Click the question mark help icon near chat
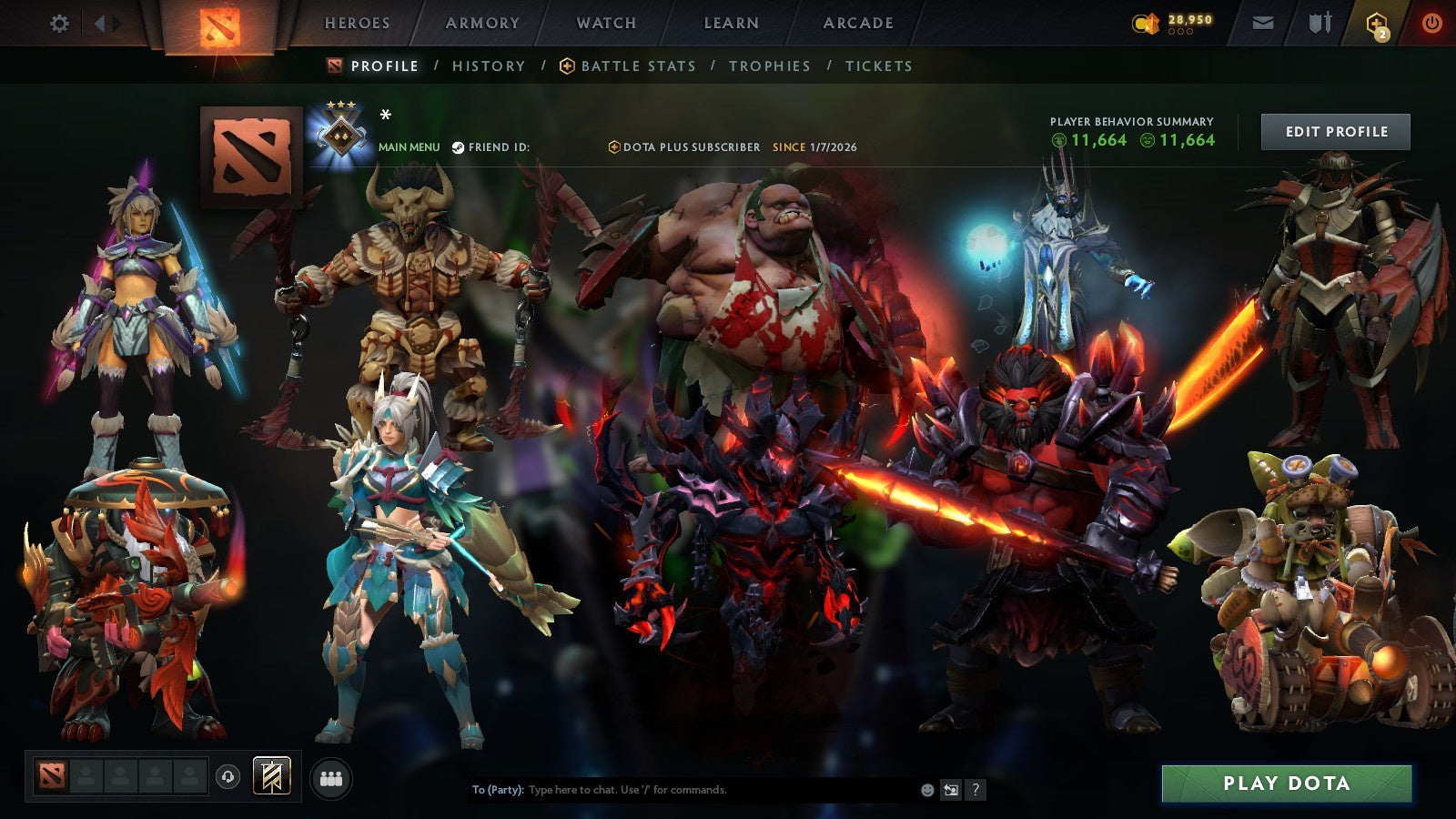The width and height of the screenshot is (1456, 819). point(976,790)
